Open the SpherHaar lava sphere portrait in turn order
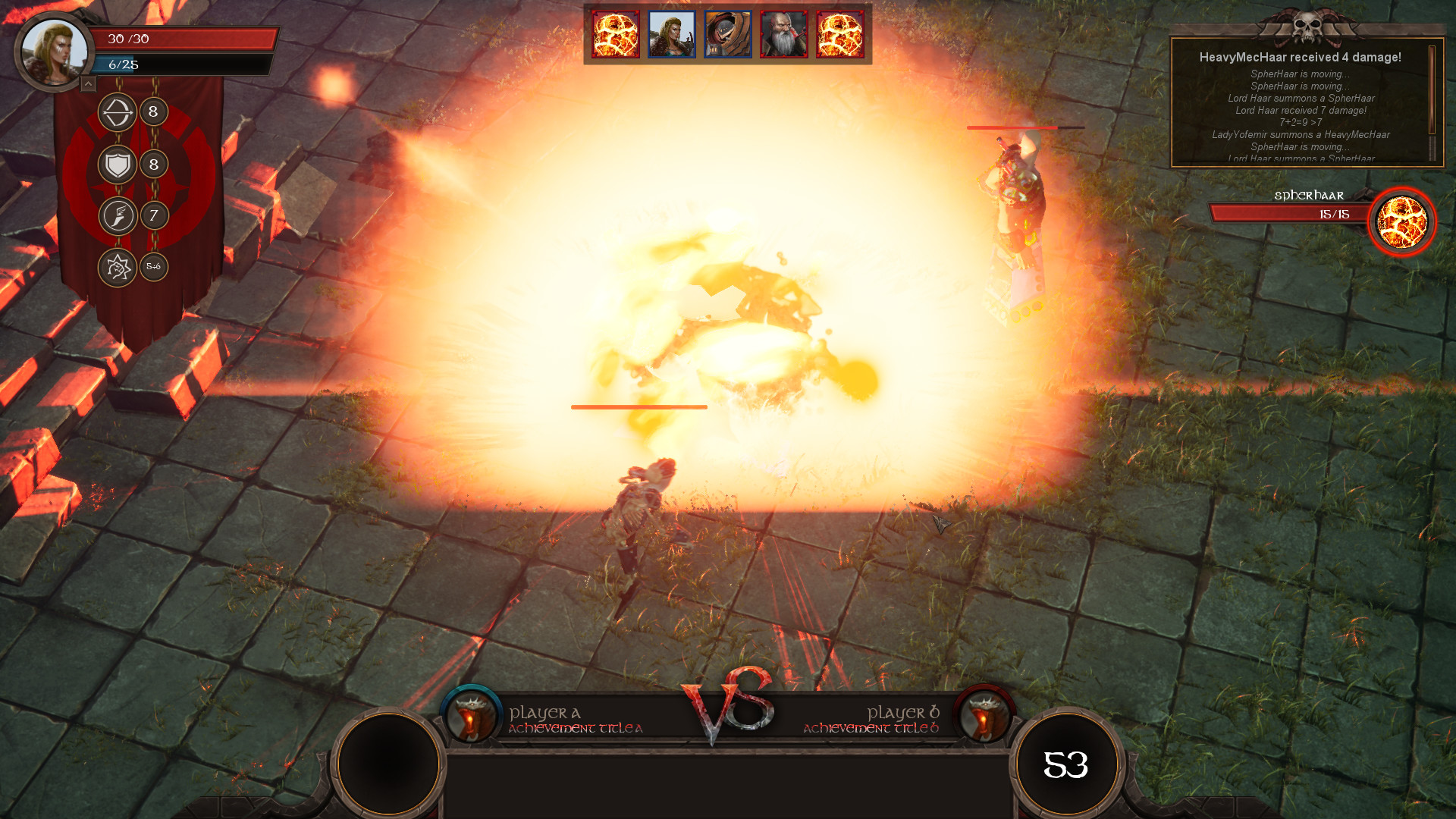 (614, 34)
